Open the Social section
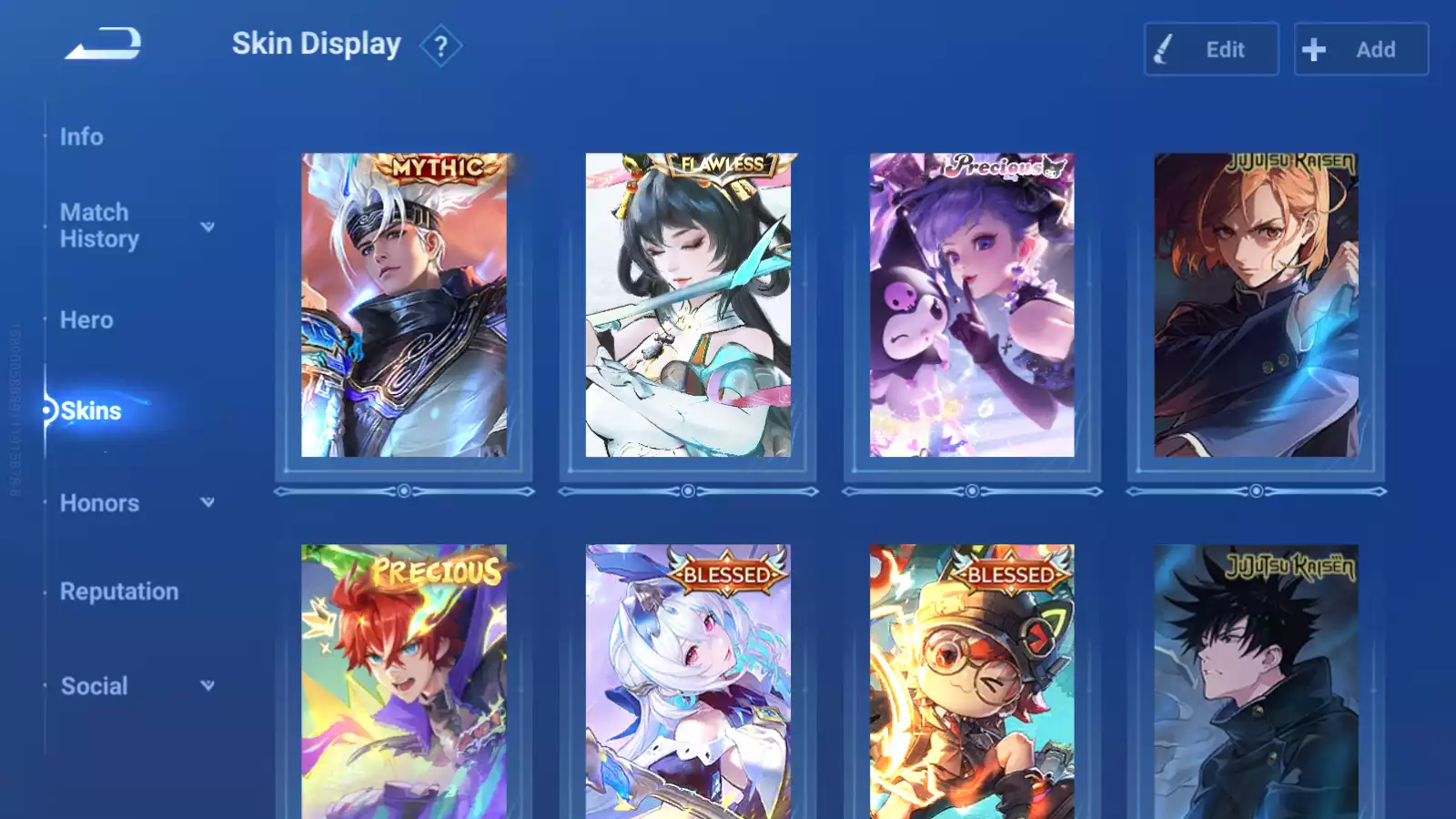1456x819 pixels. coord(94,686)
